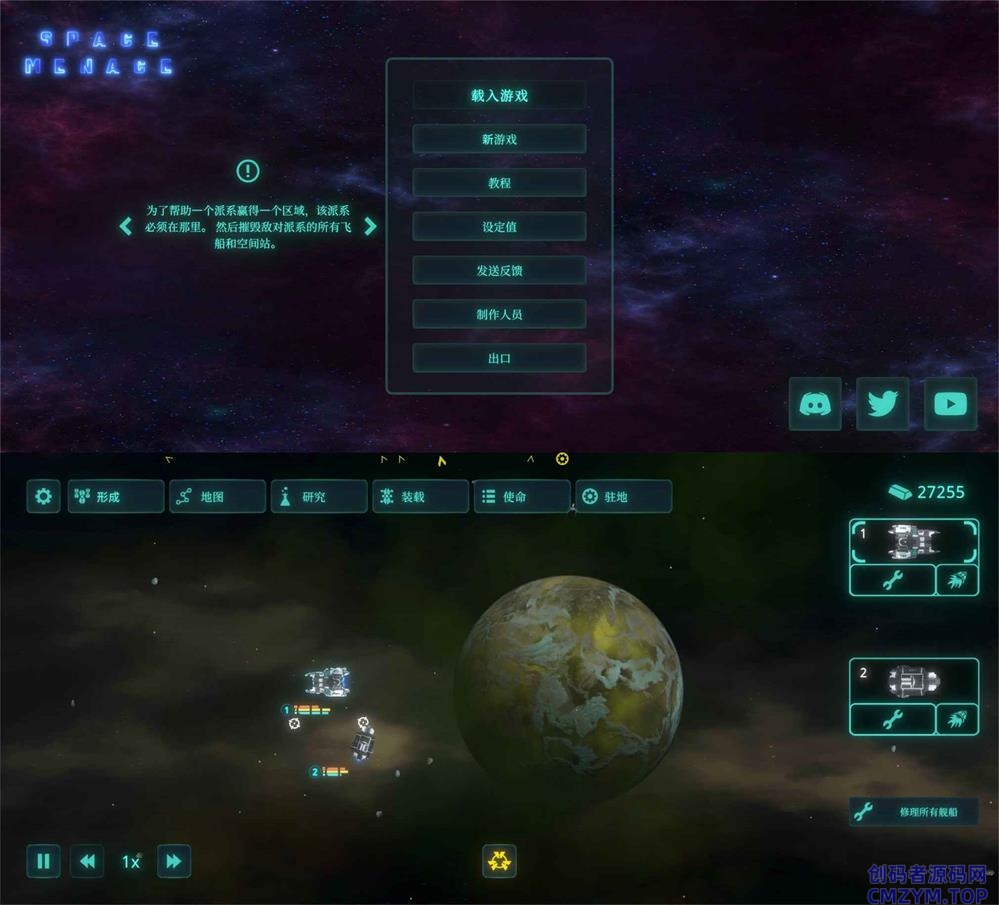This screenshot has width=999, height=905.
Task: Open the 研究 research panel
Action: click(319, 496)
